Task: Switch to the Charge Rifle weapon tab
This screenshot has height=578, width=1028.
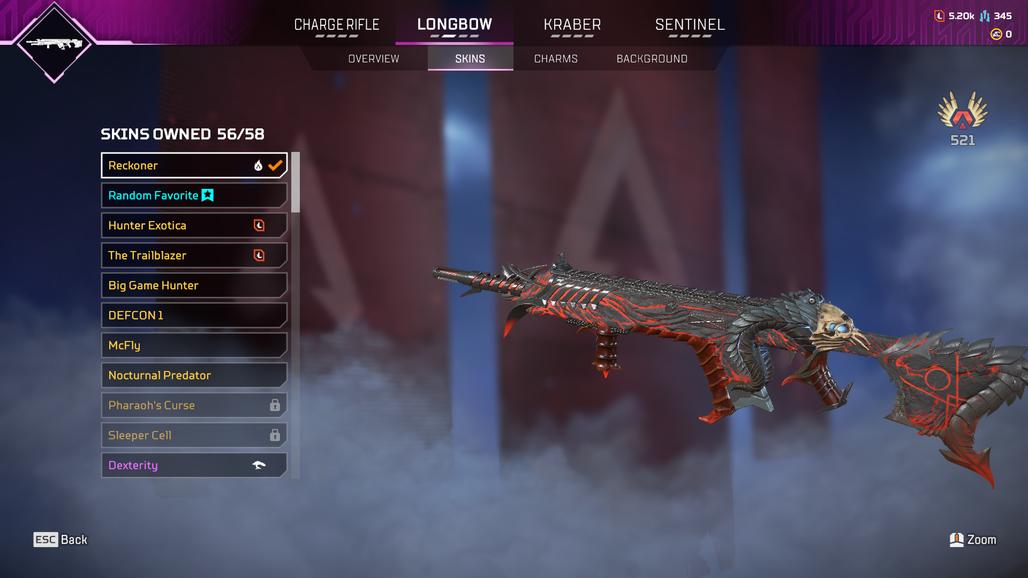Action: click(x=336, y=25)
